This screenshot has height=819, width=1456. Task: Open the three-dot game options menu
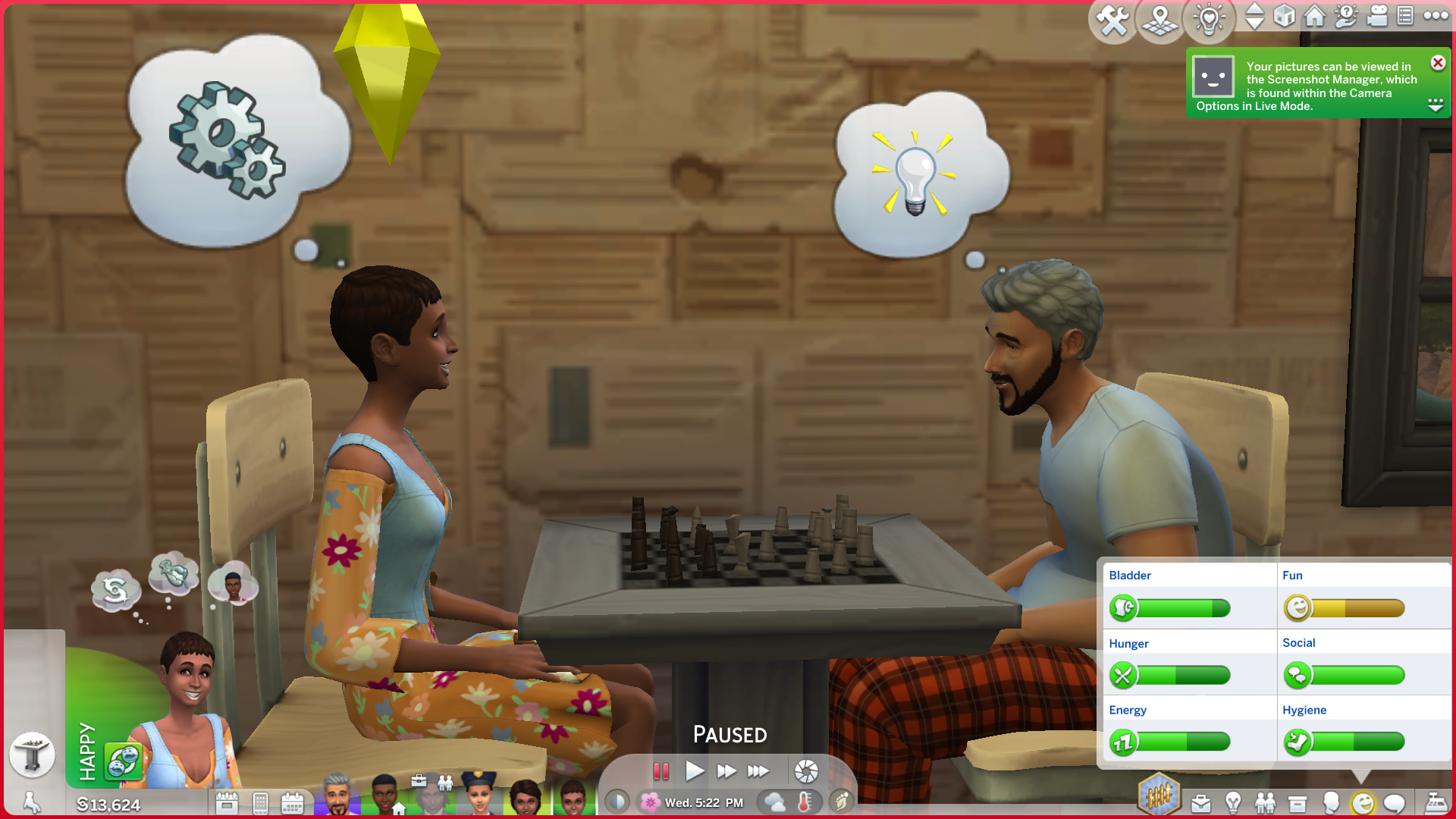coord(1436,16)
